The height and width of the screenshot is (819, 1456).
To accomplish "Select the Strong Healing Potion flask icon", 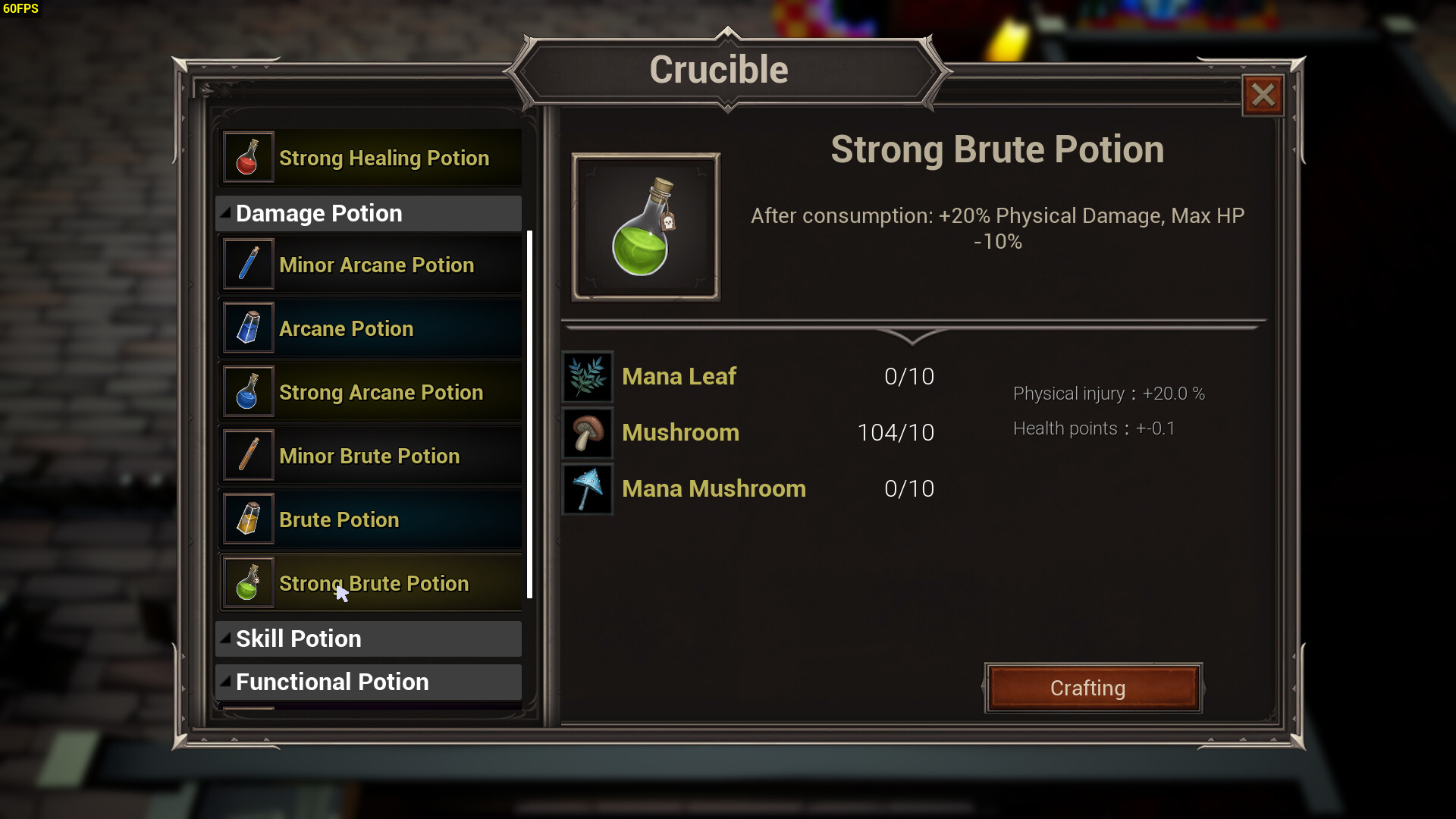I will click(x=248, y=157).
